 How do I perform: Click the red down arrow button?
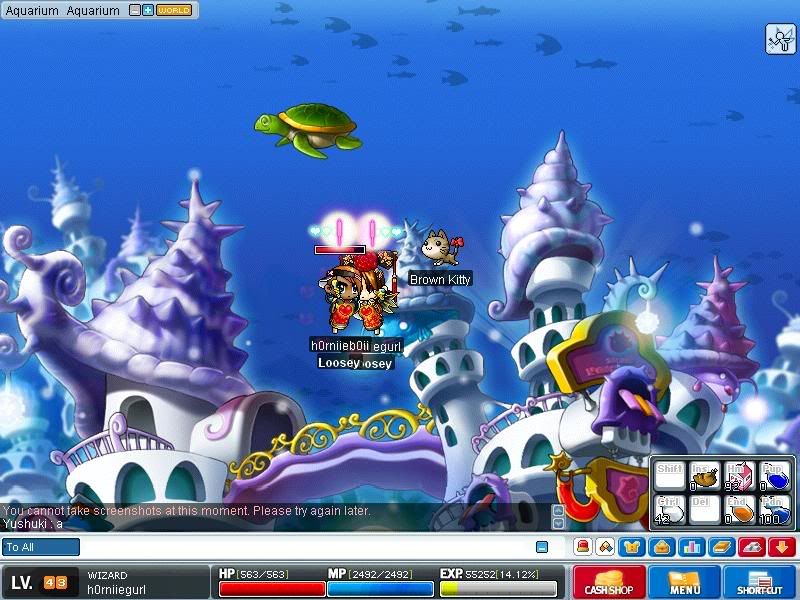[x=781, y=547]
